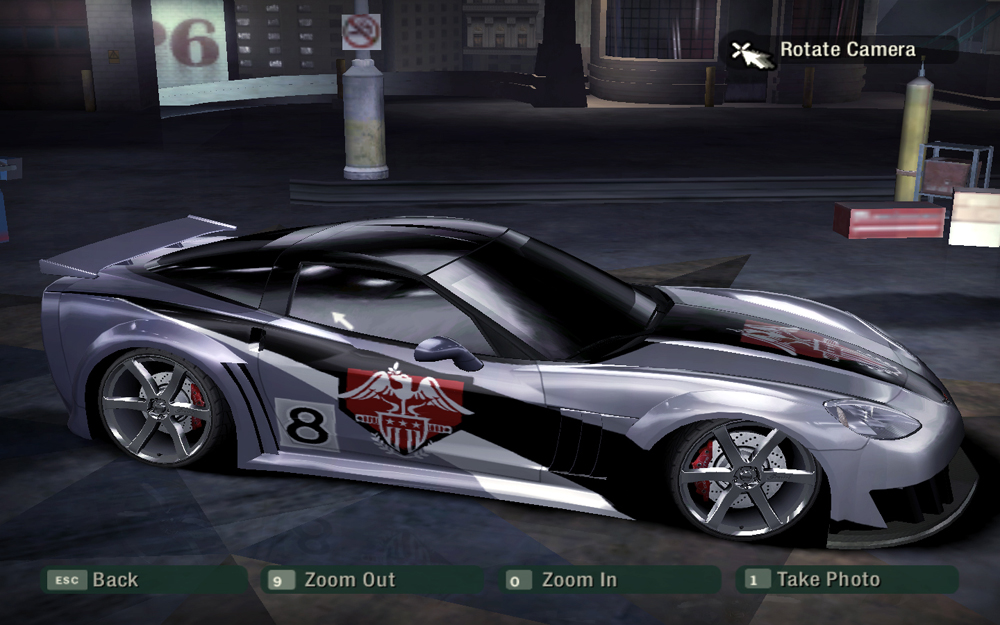Take a photo of the car
Image resolution: width=1000 pixels, height=625 pixels.
pos(827,580)
